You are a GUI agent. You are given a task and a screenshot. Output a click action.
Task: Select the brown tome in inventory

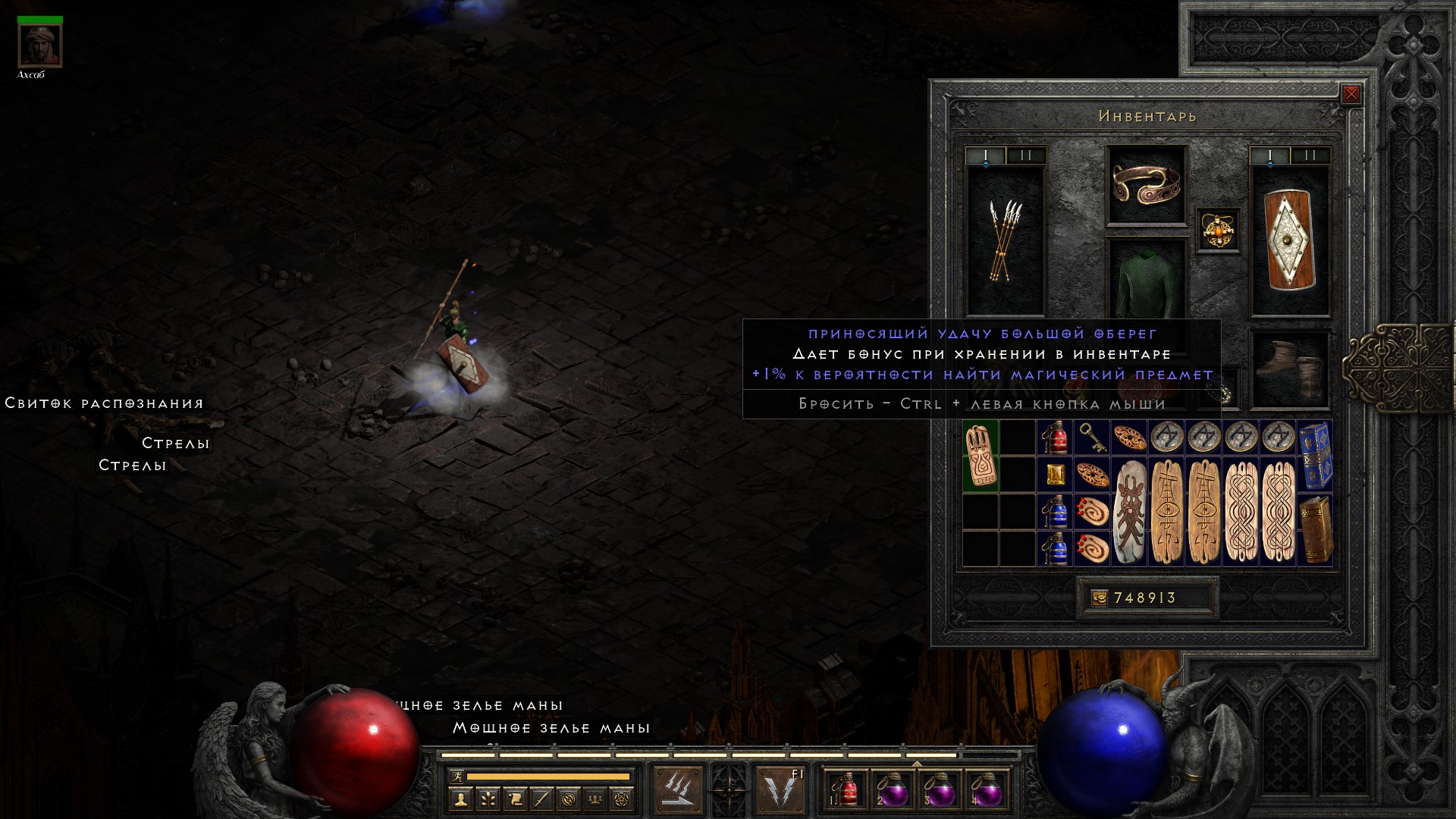pyautogui.click(x=1316, y=529)
